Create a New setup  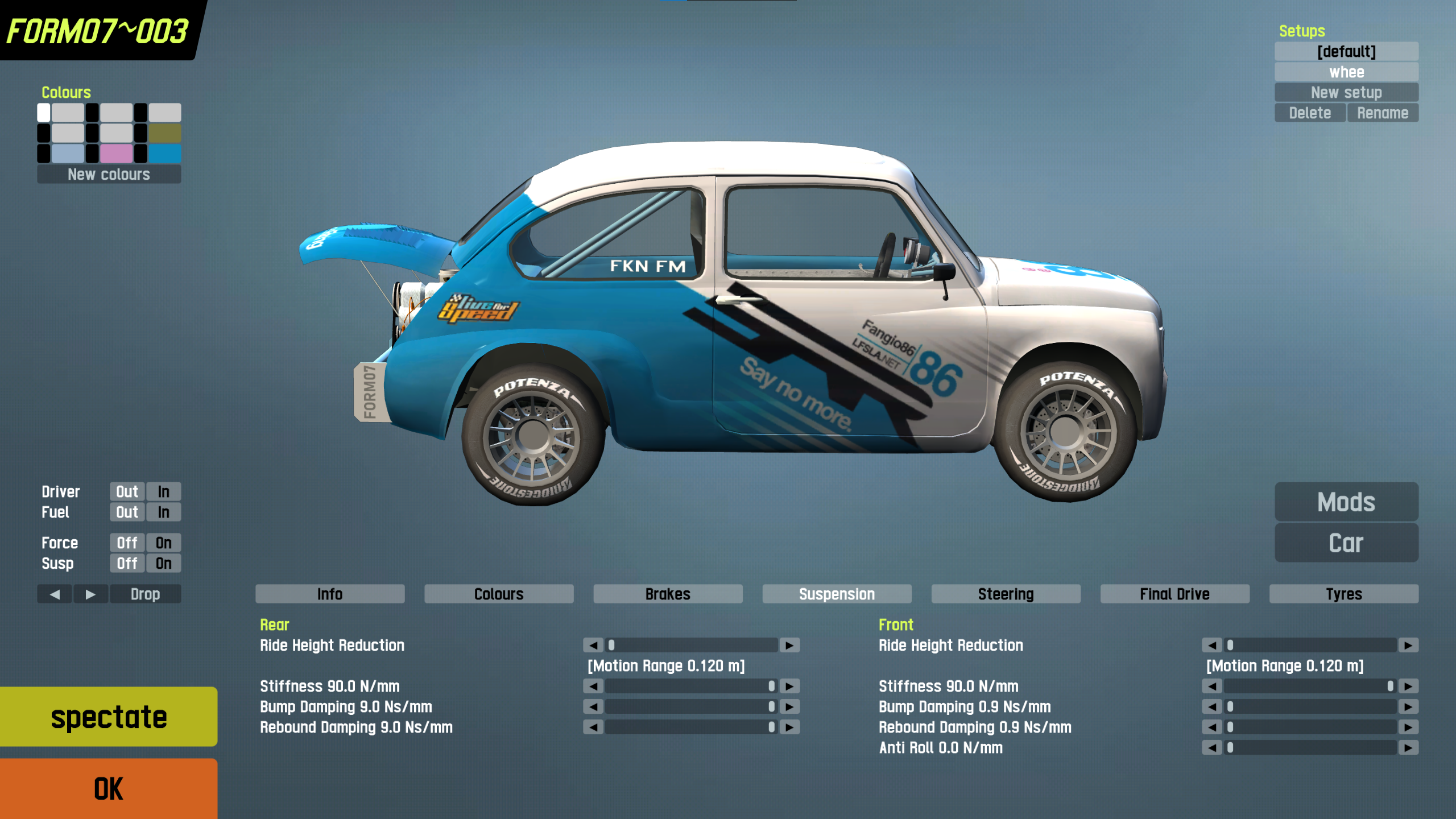(1346, 92)
